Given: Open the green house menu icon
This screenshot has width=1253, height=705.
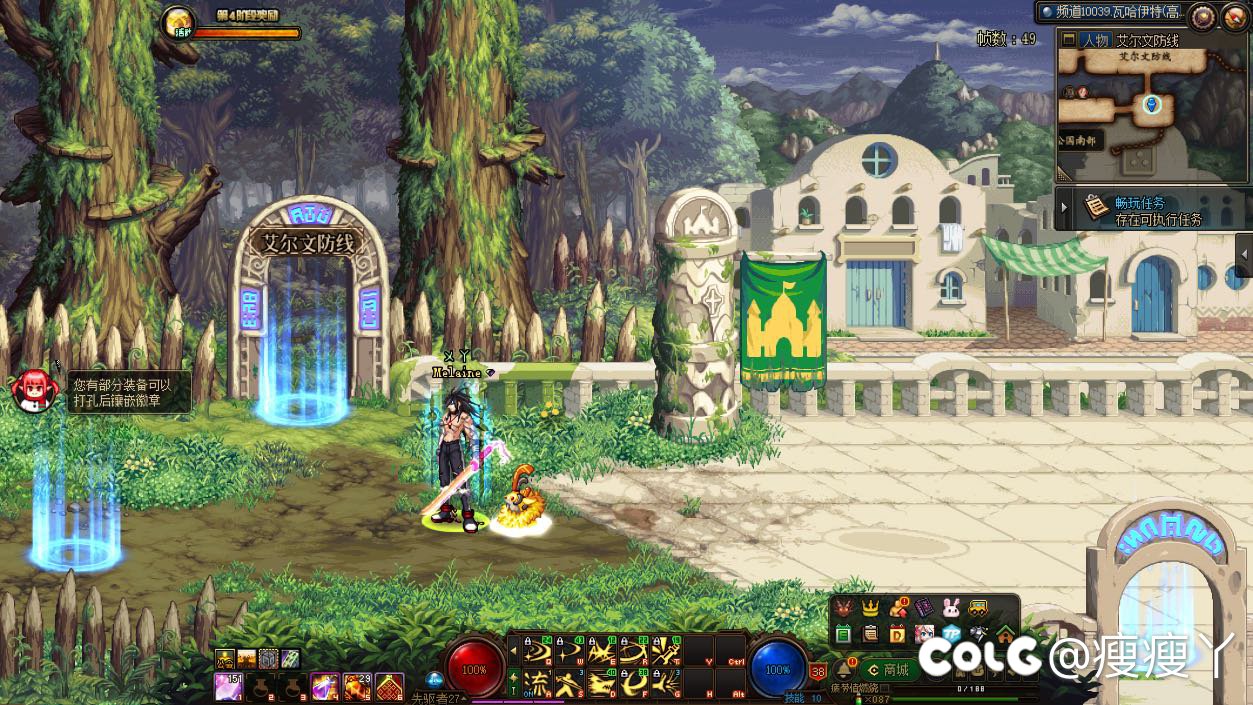Looking at the screenshot, I should (x=1004, y=633).
